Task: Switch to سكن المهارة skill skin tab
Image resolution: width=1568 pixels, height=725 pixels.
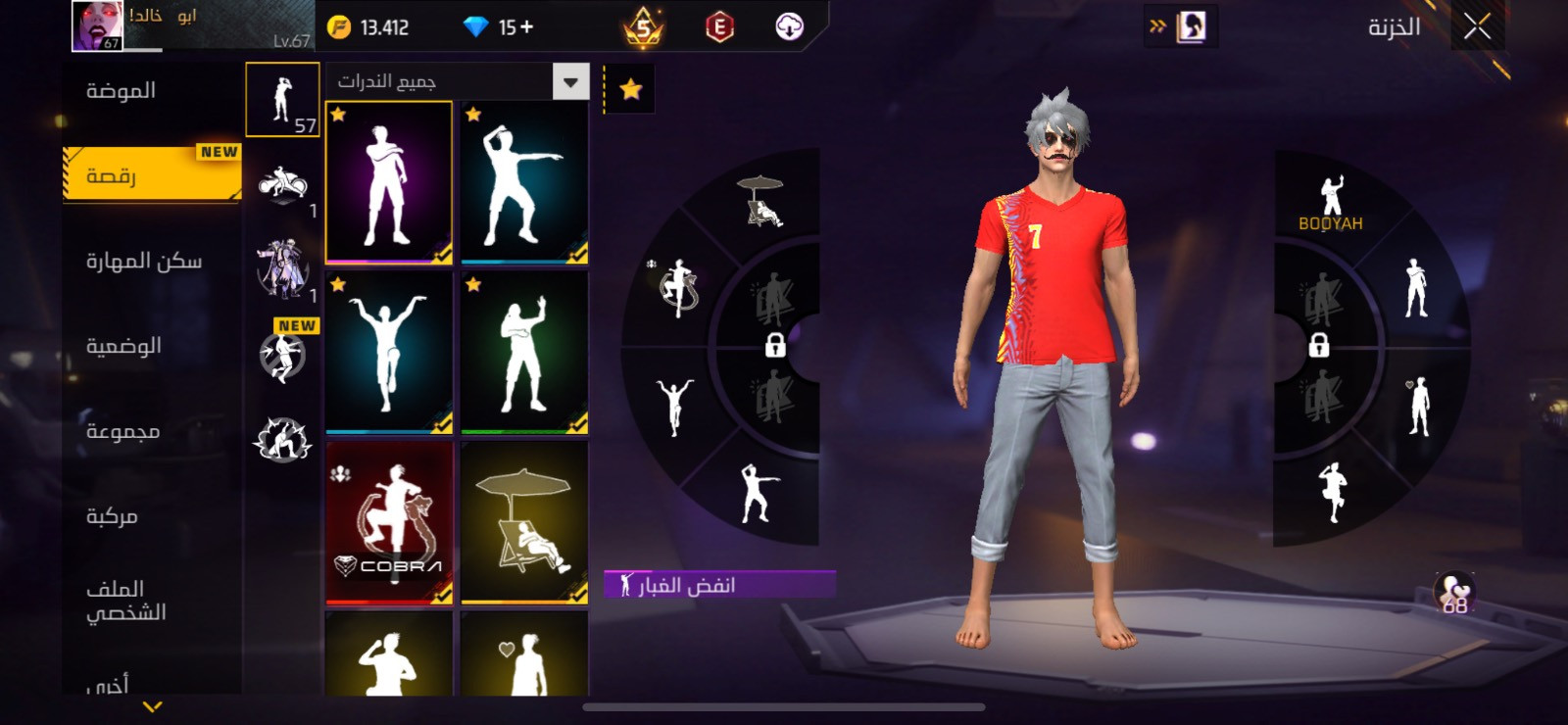Action: click(x=143, y=261)
